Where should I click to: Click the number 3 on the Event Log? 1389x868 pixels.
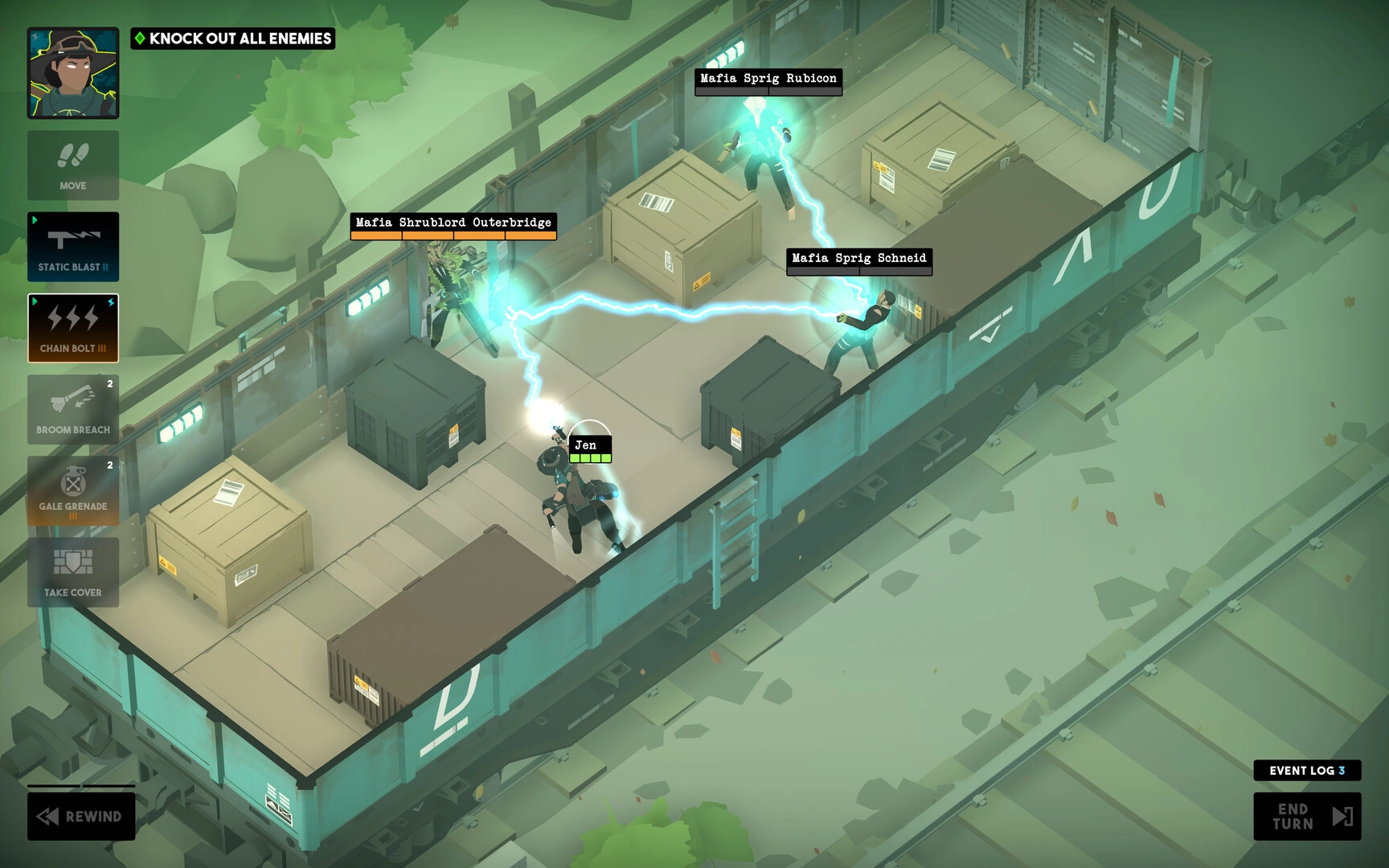pos(1342,770)
